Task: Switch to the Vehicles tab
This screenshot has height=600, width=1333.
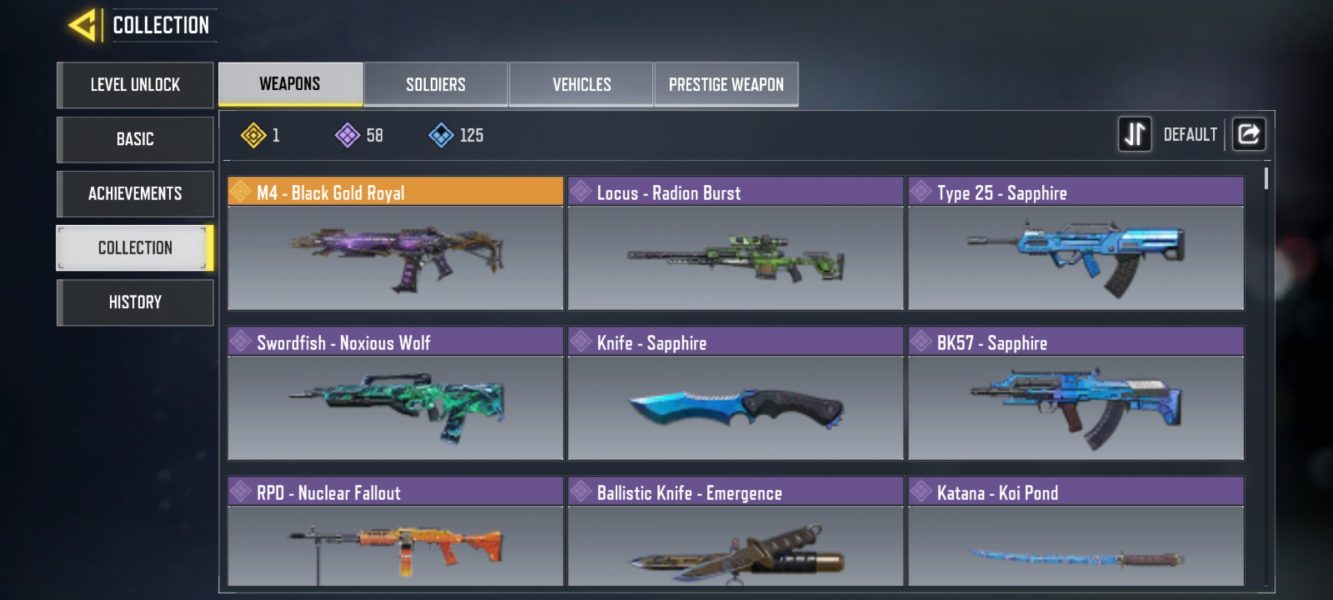Action: pos(581,84)
